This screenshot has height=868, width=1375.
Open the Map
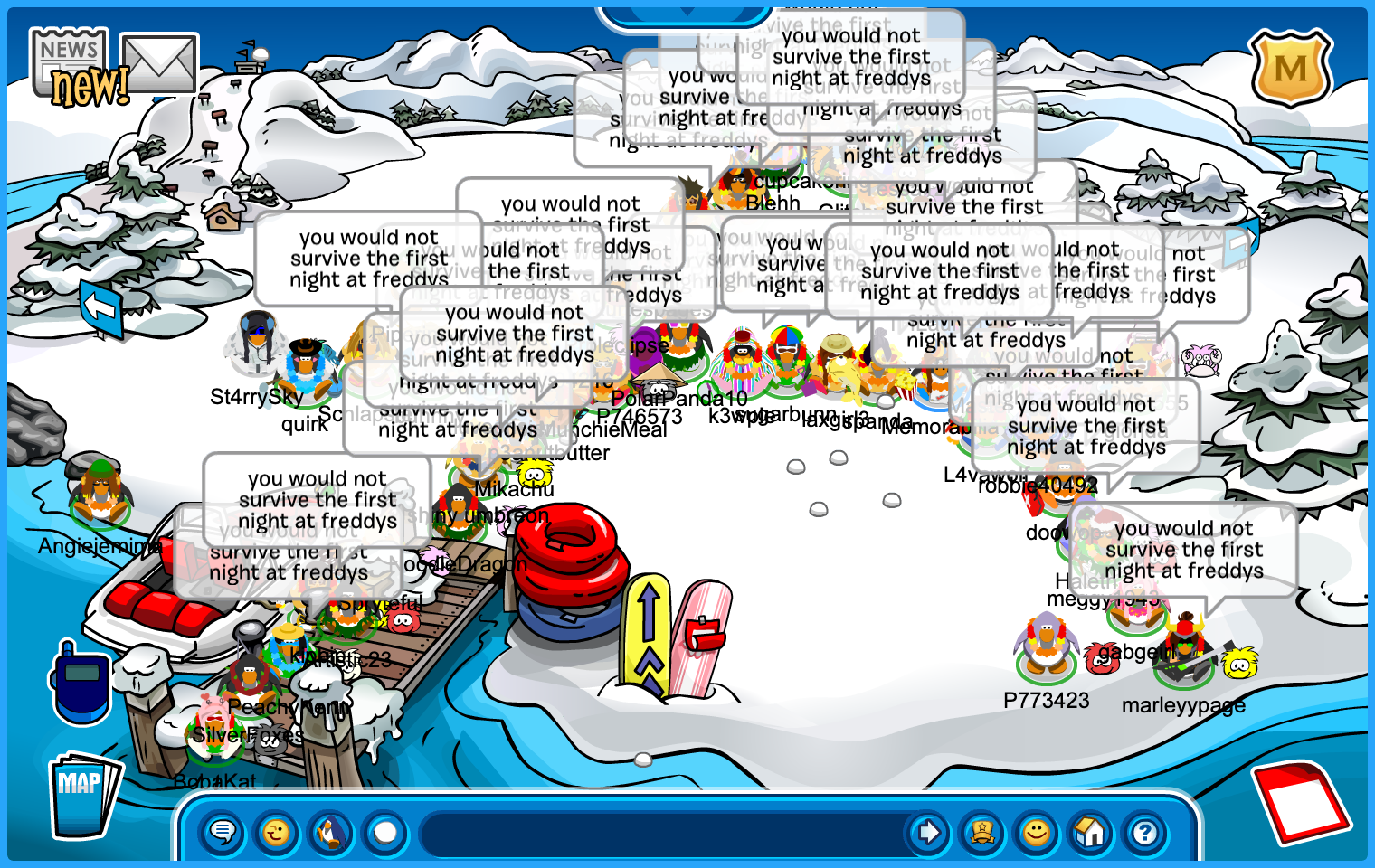(81, 794)
